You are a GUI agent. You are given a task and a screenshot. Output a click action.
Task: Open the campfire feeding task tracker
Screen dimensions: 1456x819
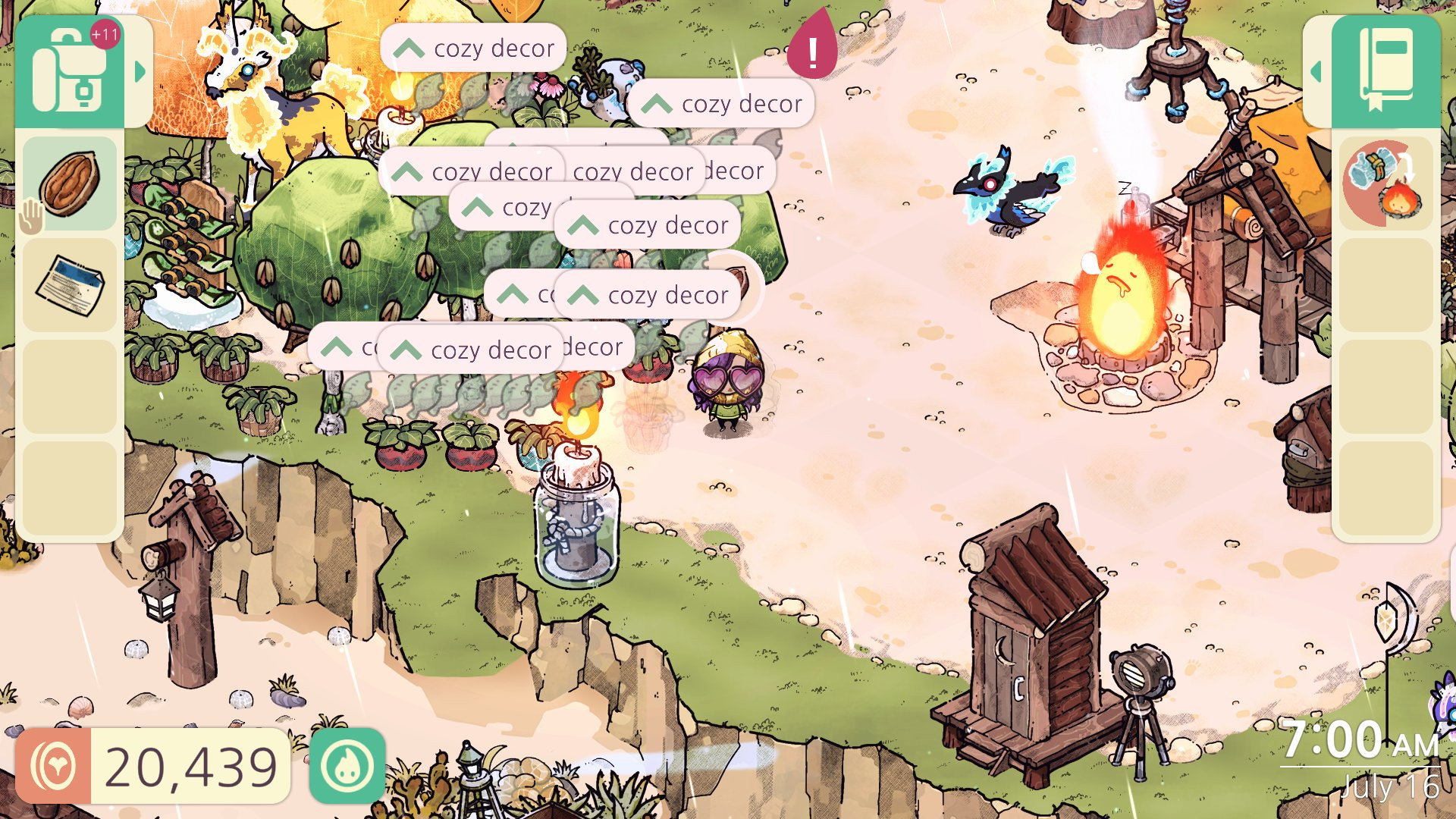pos(1385,184)
